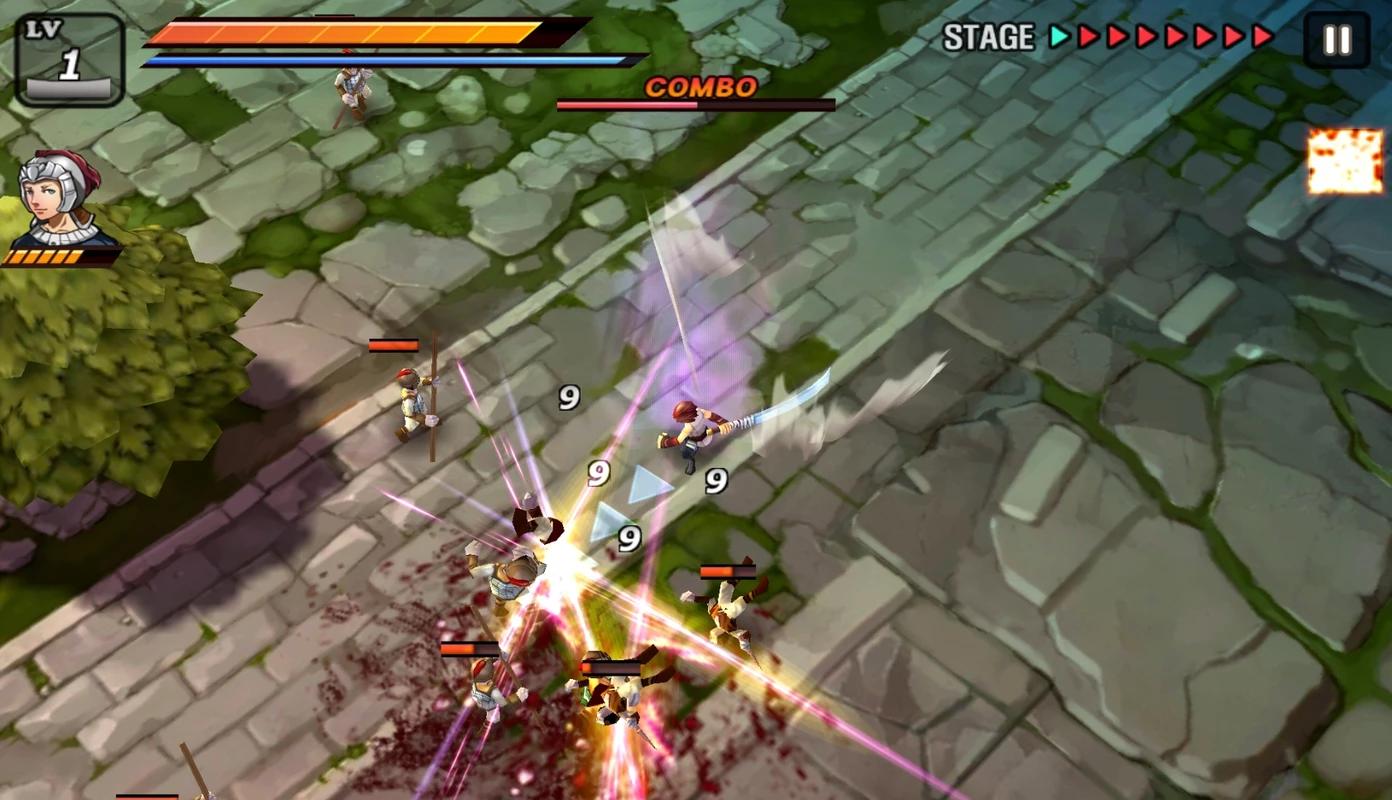Screen dimensions: 1392x800
Task: Click the combo progress bar below COMBO
Action: click(695, 104)
